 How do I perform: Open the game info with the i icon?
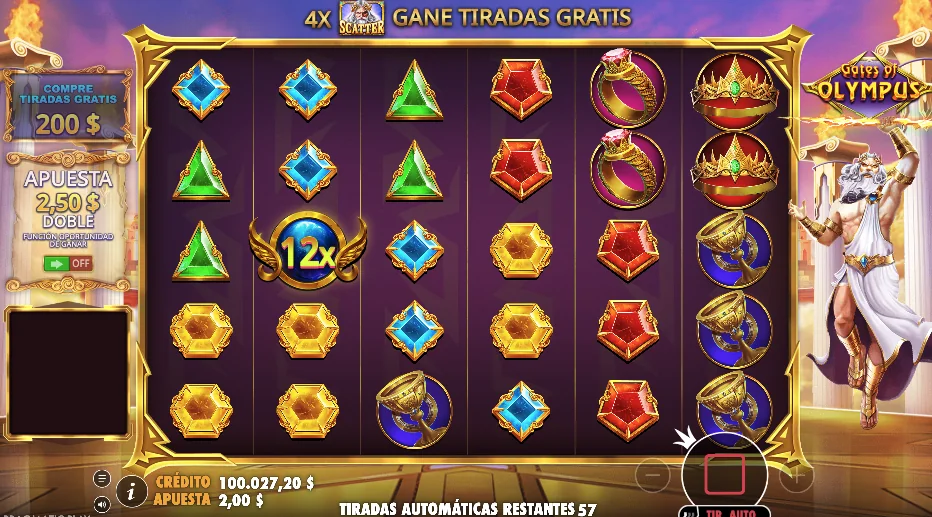pos(132,490)
